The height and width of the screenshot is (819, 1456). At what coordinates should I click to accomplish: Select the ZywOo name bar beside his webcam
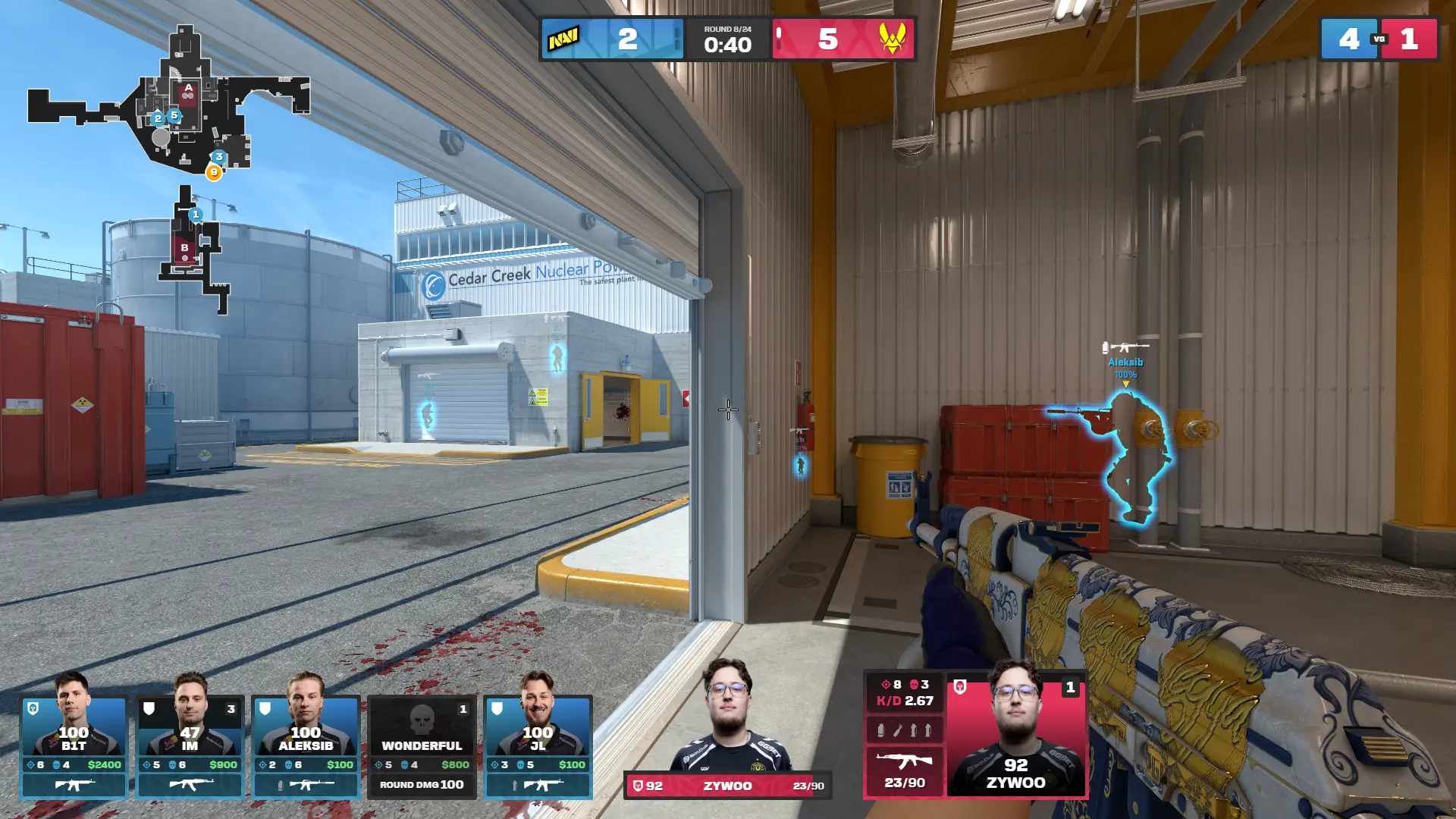coord(727,786)
